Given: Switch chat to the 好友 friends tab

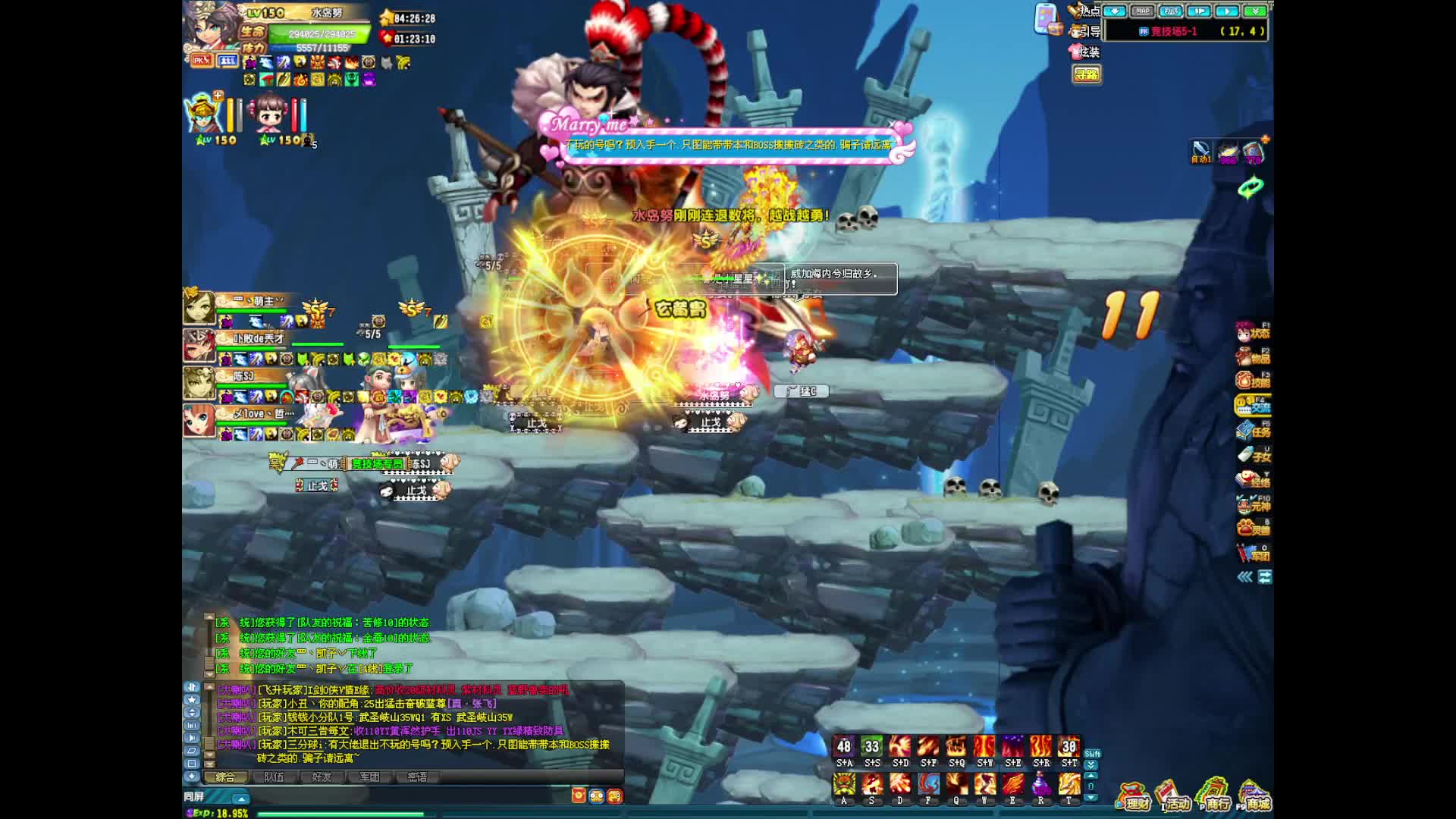Looking at the screenshot, I should pyautogui.click(x=322, y=777).
